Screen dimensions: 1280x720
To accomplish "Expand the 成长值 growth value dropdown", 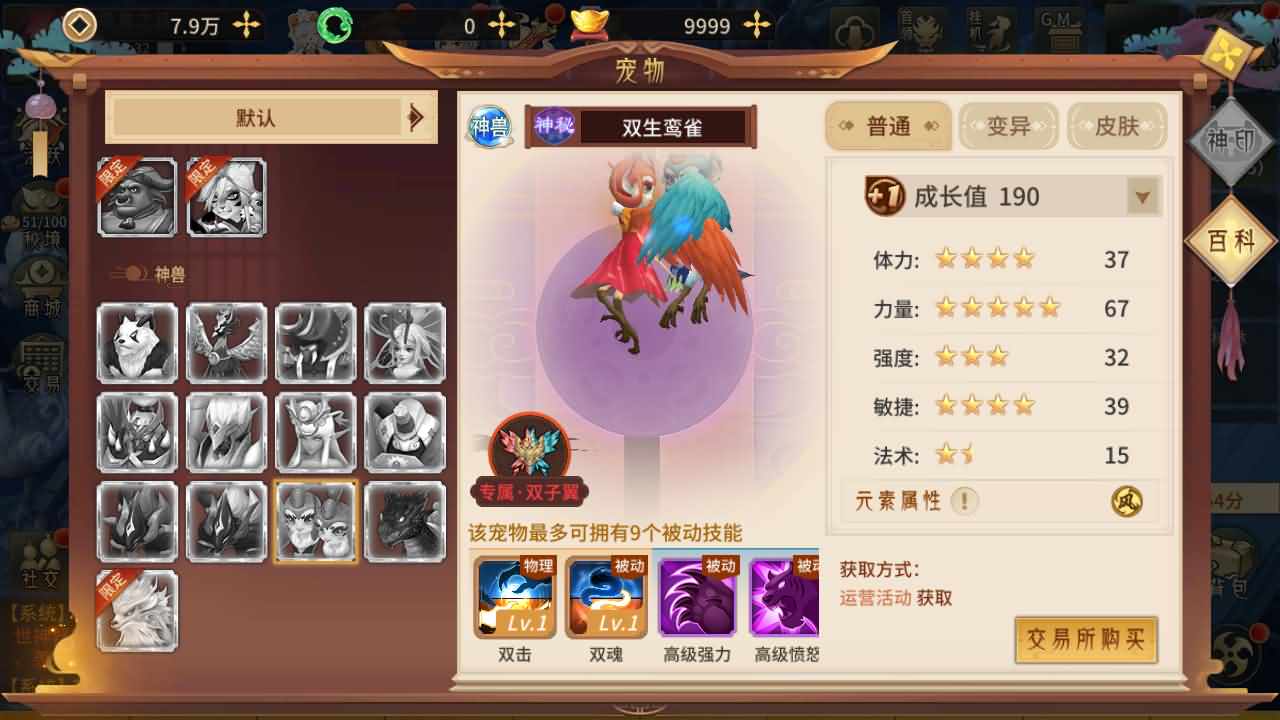I will point(1142,197).
